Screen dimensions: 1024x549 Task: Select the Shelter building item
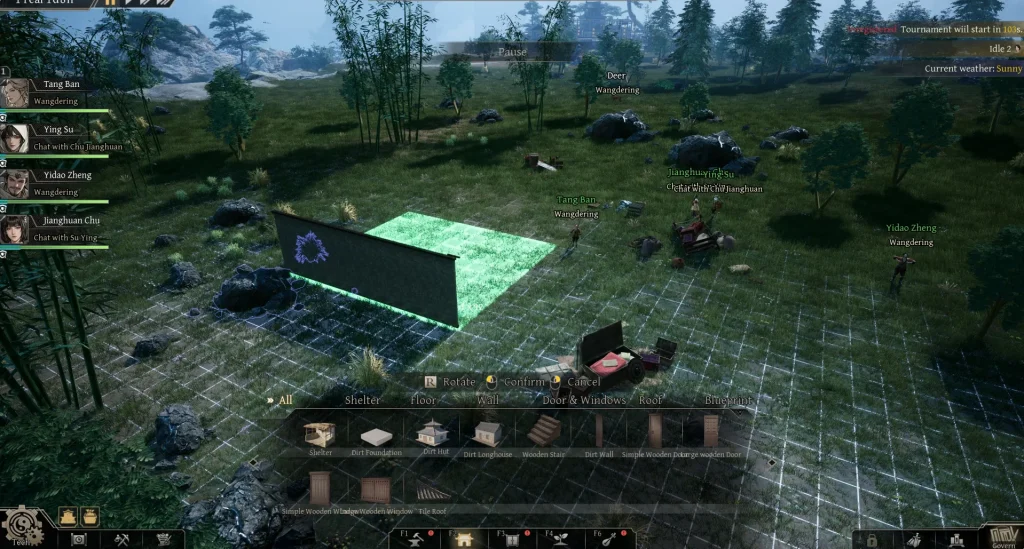coord(321,432)
